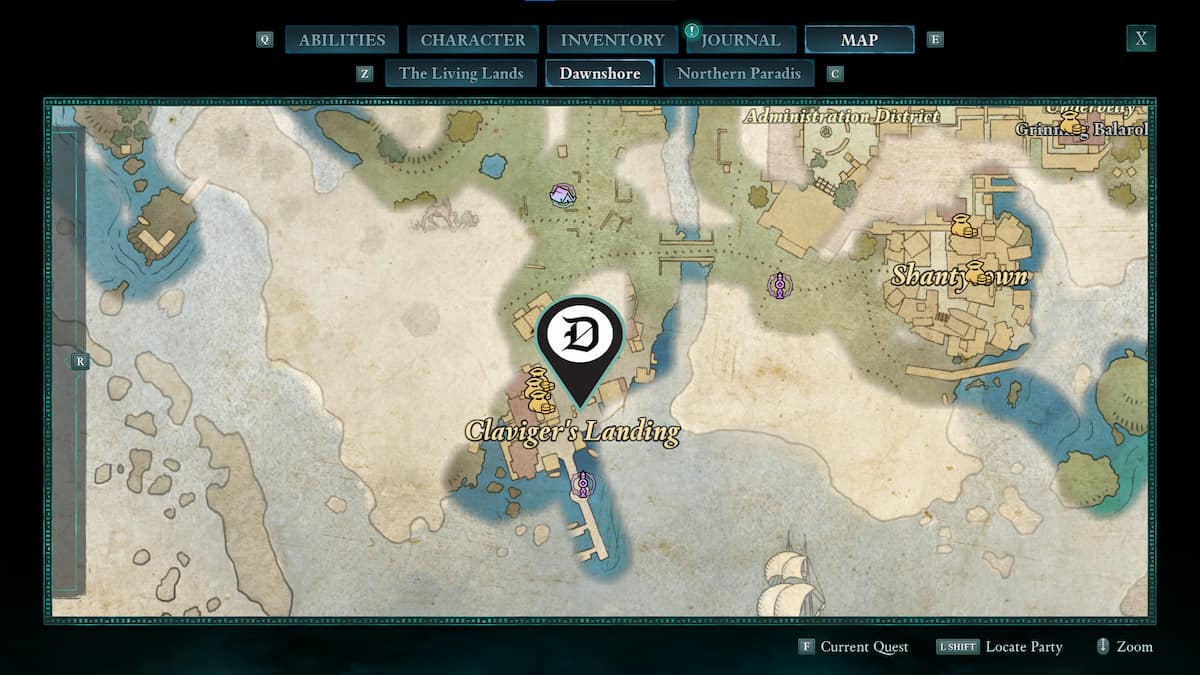Open the Journal tab
The height and width of the screenshot is (675, 1200).
pyautogui.click(x=740, y=40)
